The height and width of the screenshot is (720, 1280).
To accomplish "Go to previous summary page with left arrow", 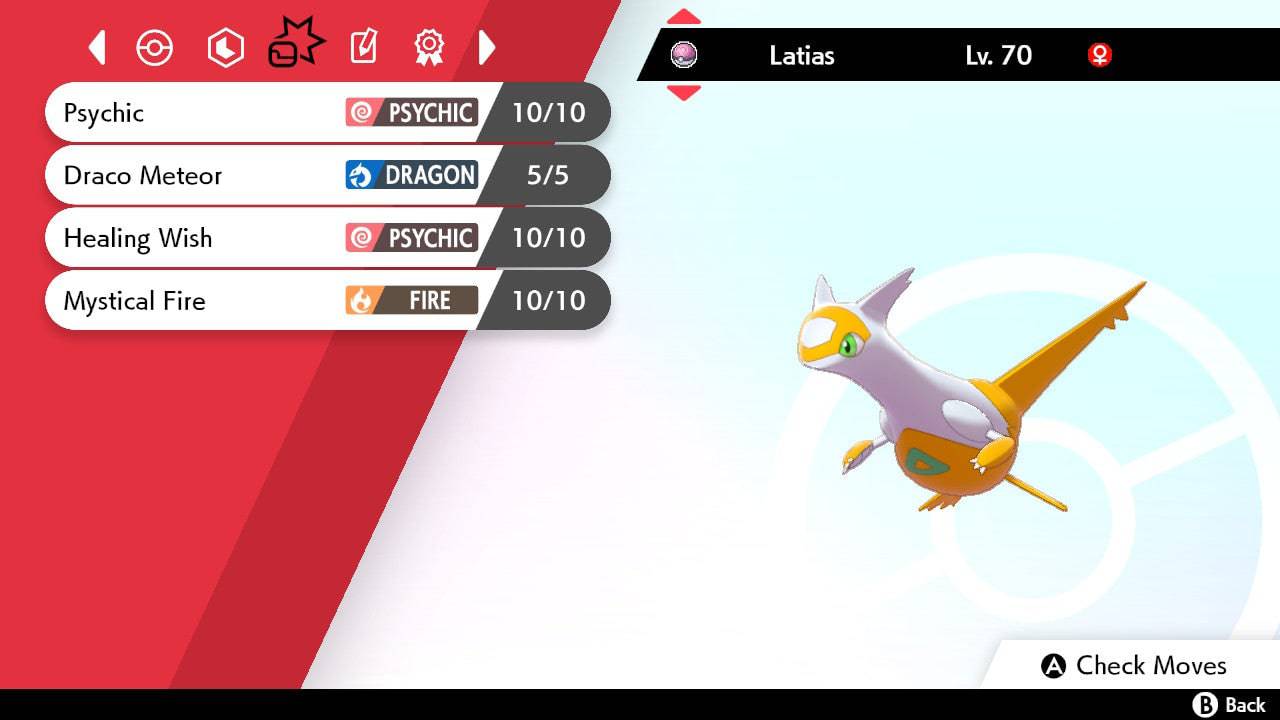I will [x=97, y=47].
